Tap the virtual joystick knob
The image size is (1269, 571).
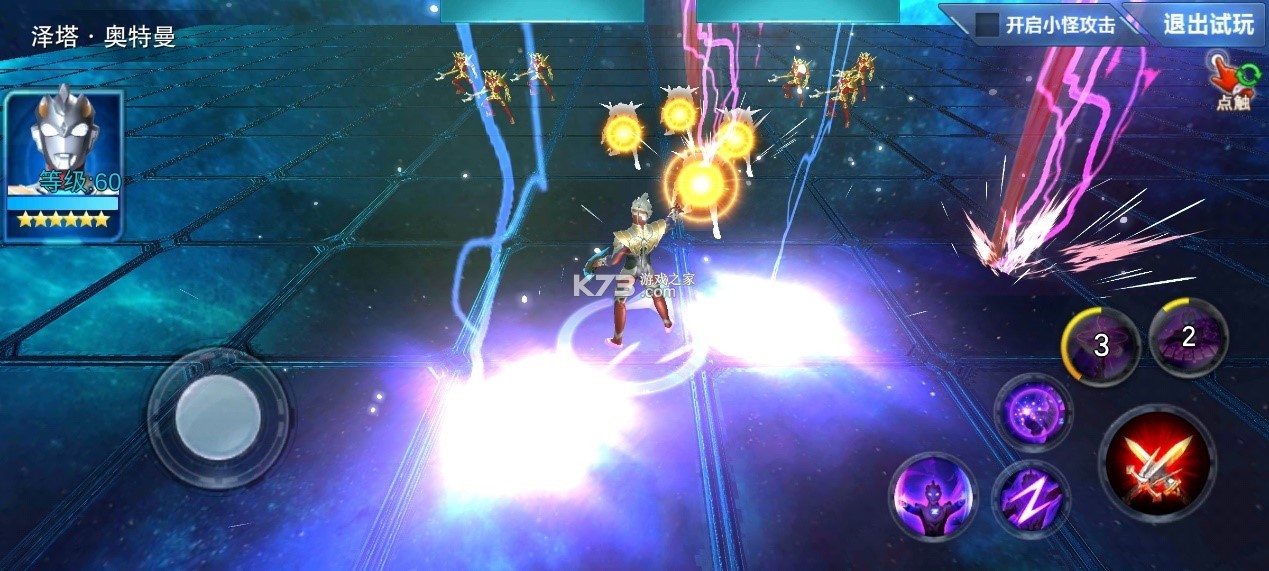[x=218, y=418]
